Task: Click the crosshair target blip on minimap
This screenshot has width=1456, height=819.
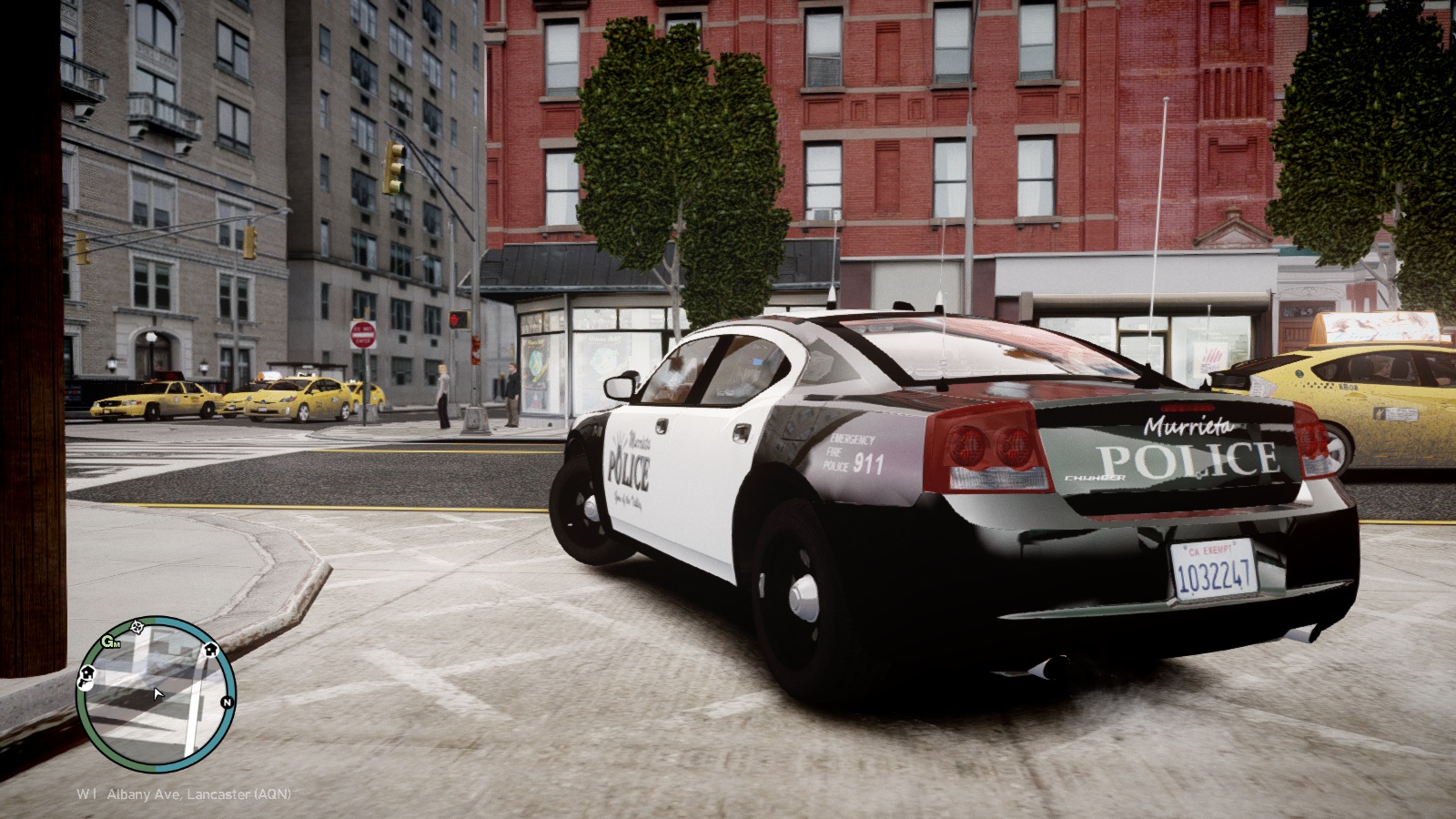Action: (137, 626)
